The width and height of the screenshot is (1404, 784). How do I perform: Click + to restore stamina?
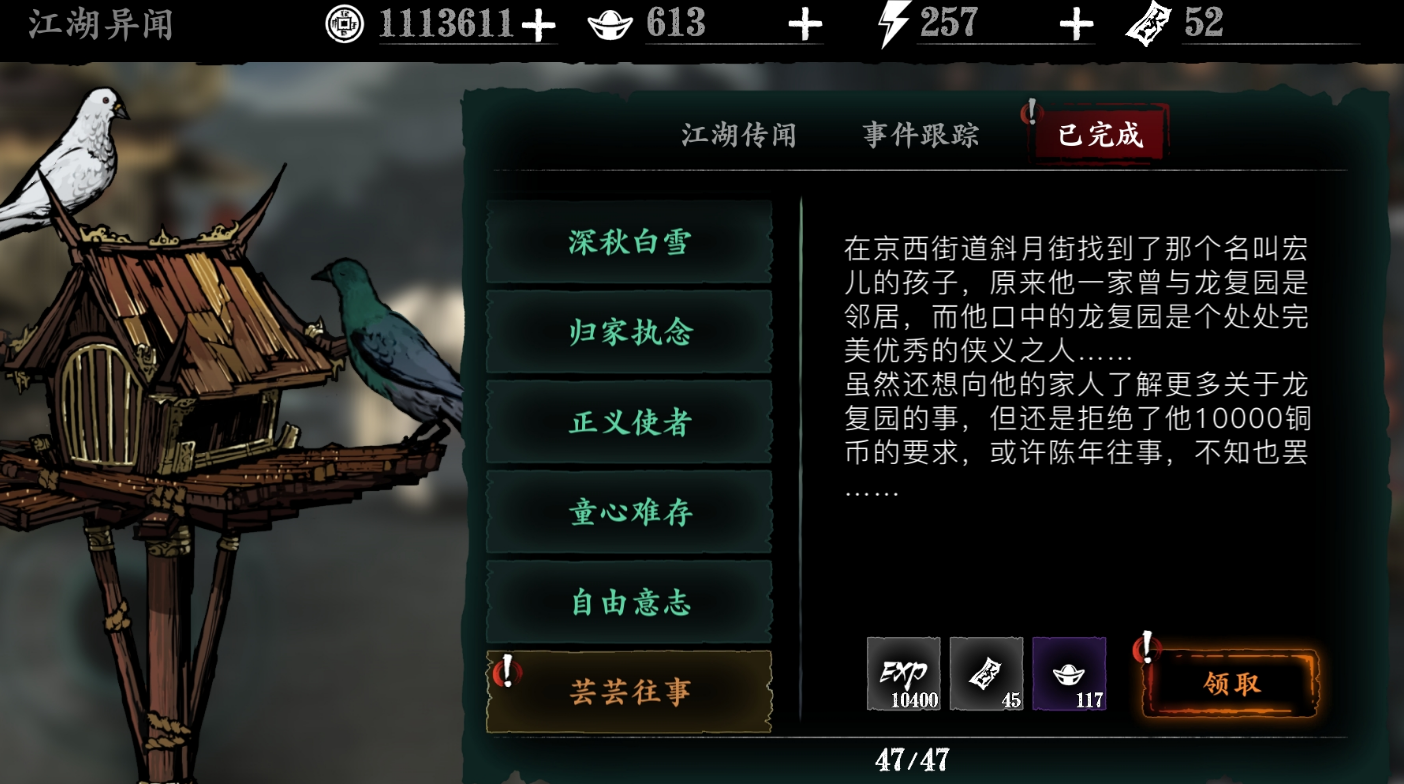1077,22
